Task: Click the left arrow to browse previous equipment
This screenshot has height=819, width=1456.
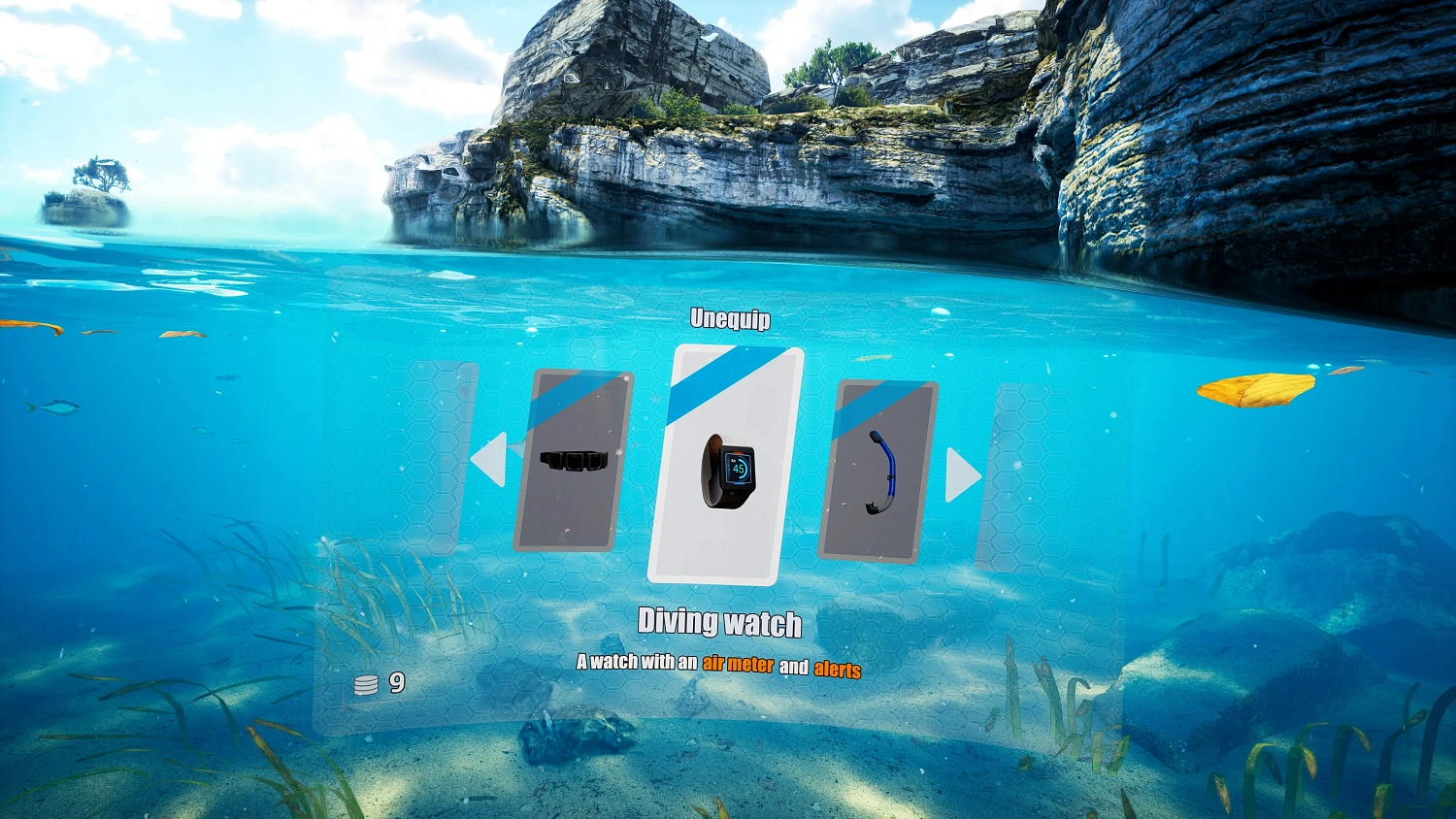Action: click(x=489, y=459)
